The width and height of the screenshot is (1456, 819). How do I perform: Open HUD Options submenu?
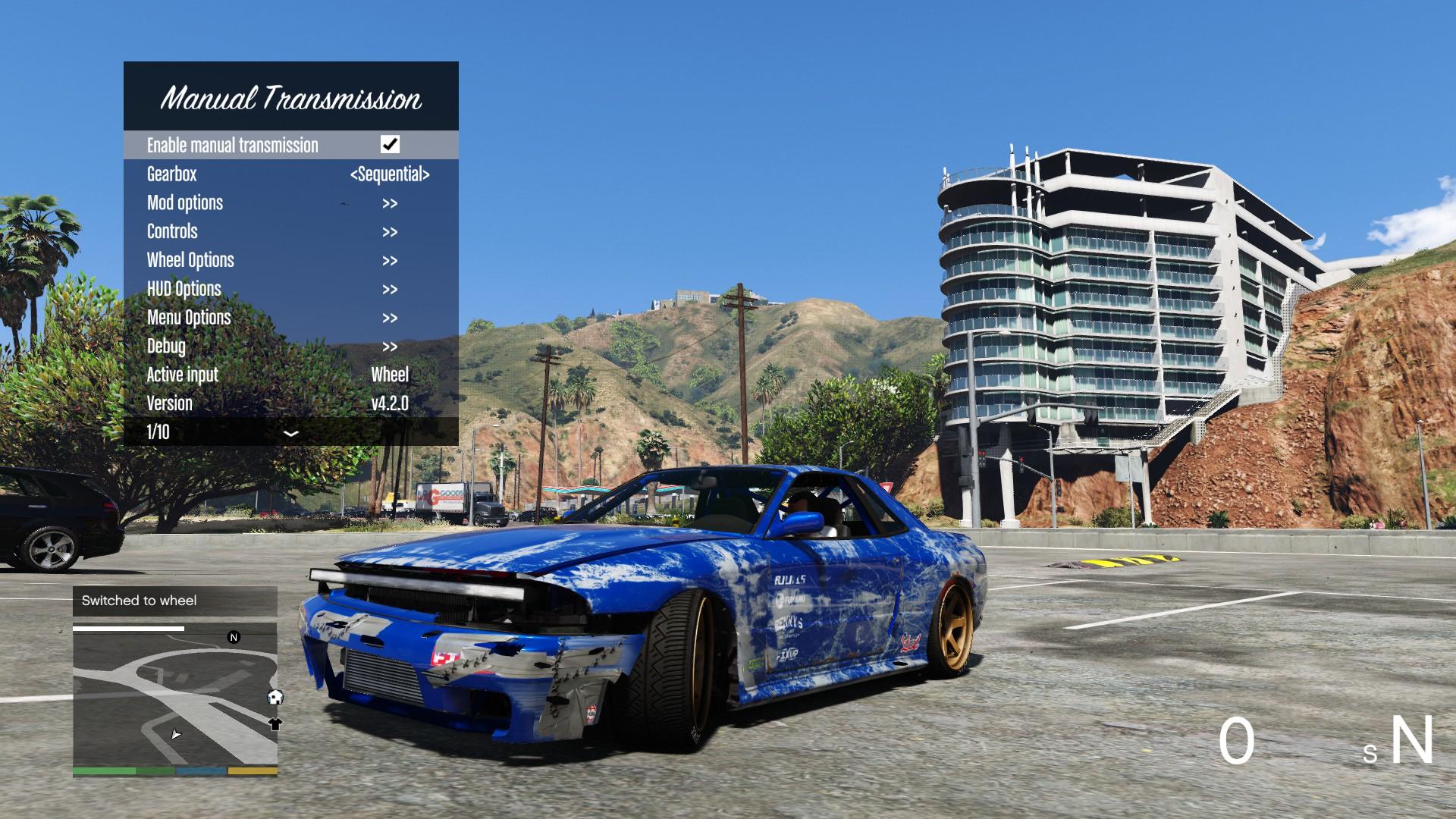[290, 289]
